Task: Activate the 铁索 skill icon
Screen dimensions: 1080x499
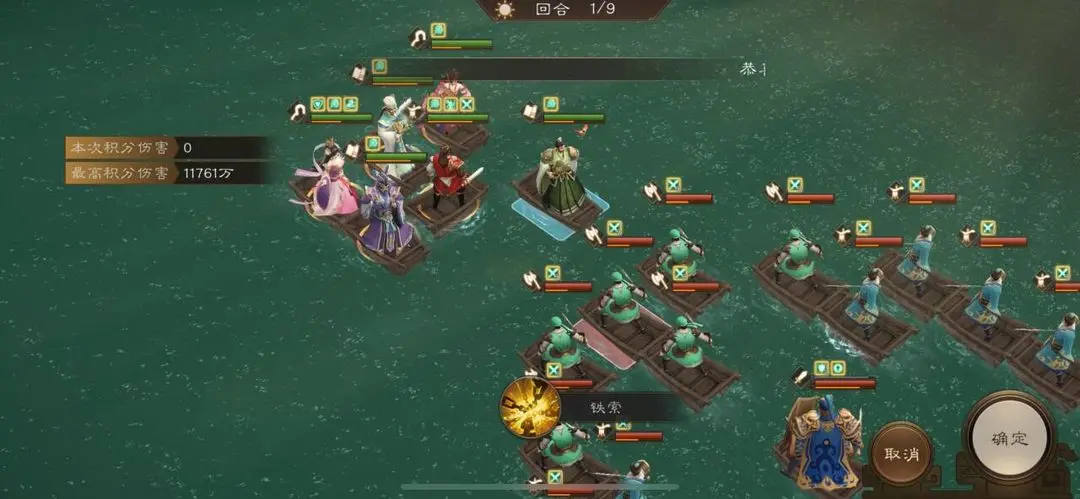Action: coord(530,407)
